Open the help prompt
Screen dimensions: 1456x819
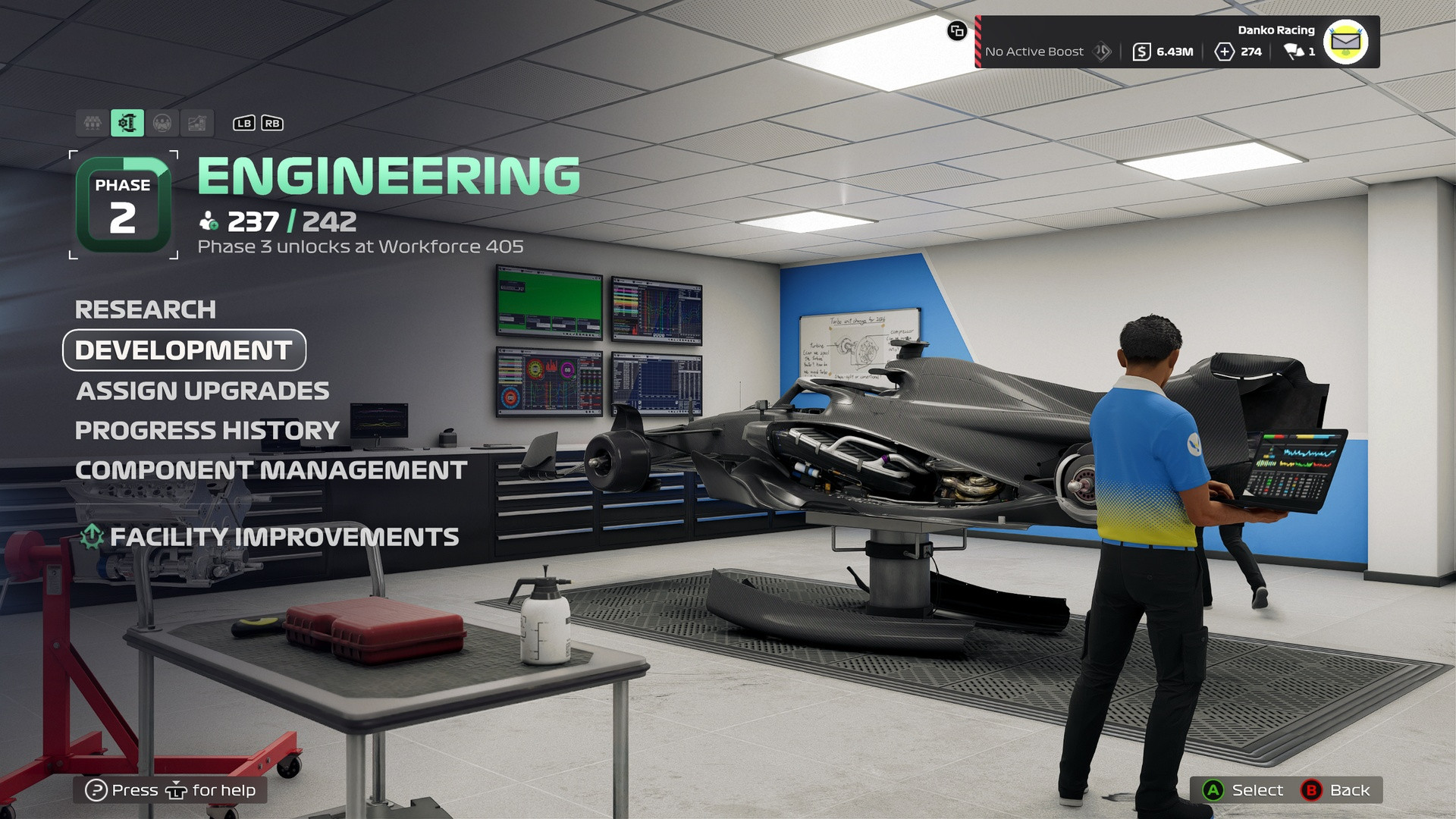click(x=170, y=790)
